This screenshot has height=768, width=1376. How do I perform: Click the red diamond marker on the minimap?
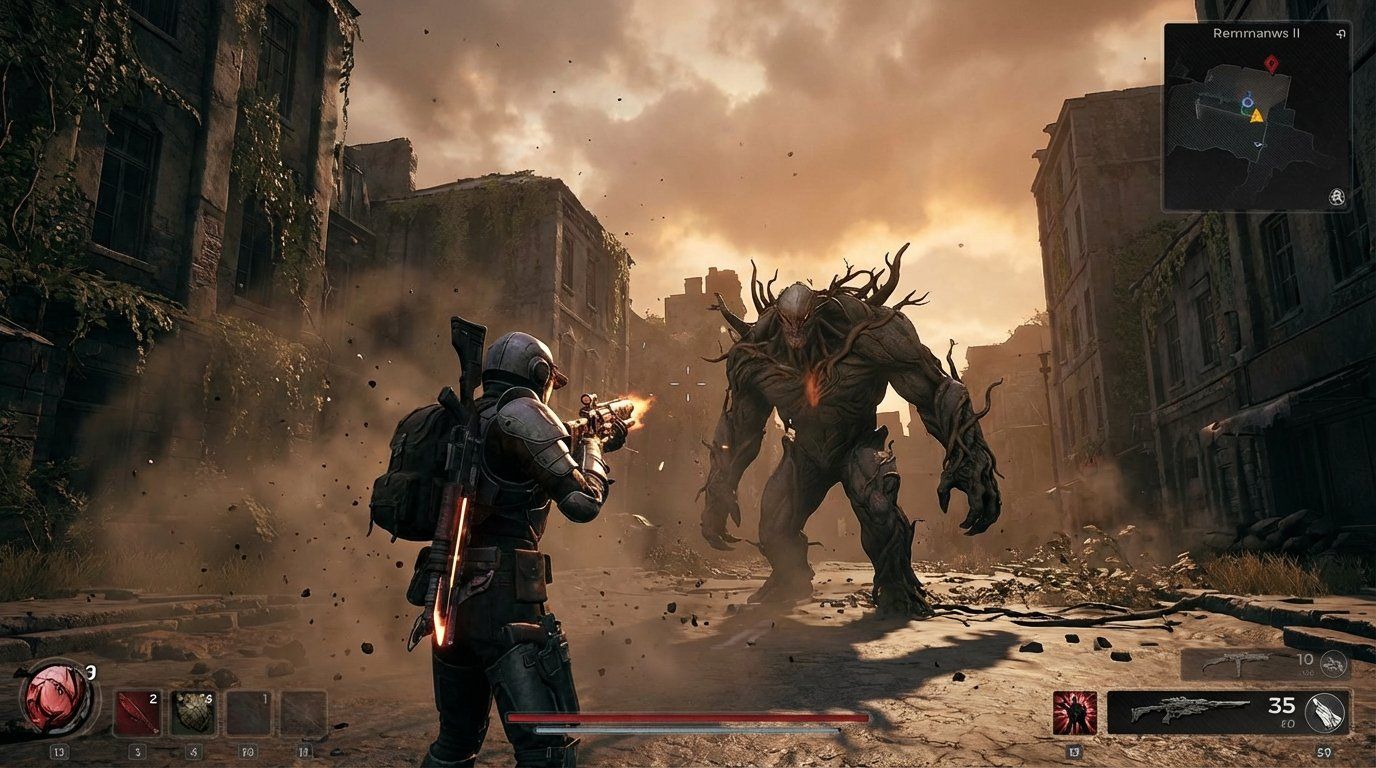(1272, 62)
